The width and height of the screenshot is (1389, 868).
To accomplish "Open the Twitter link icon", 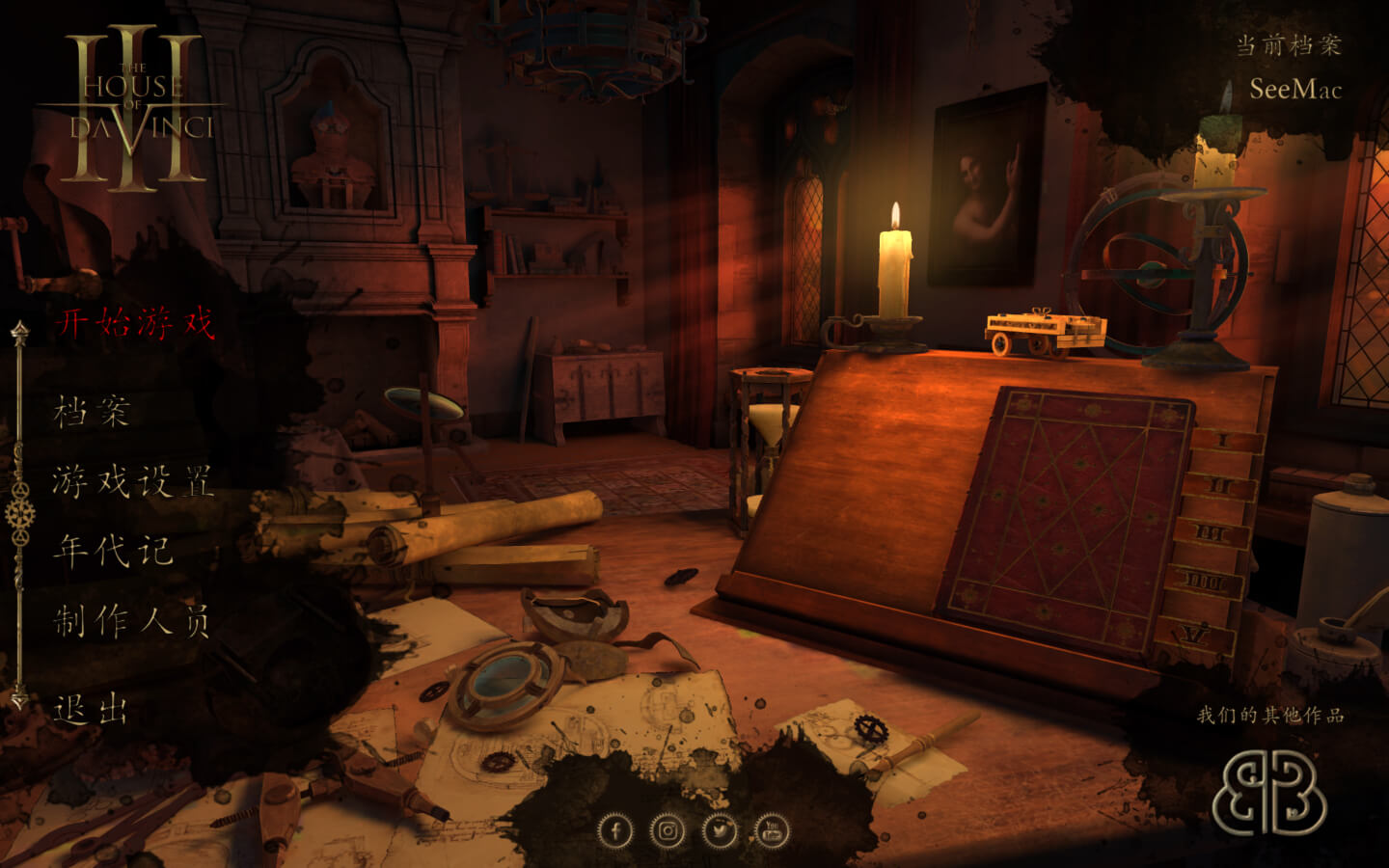I will 720,830.
